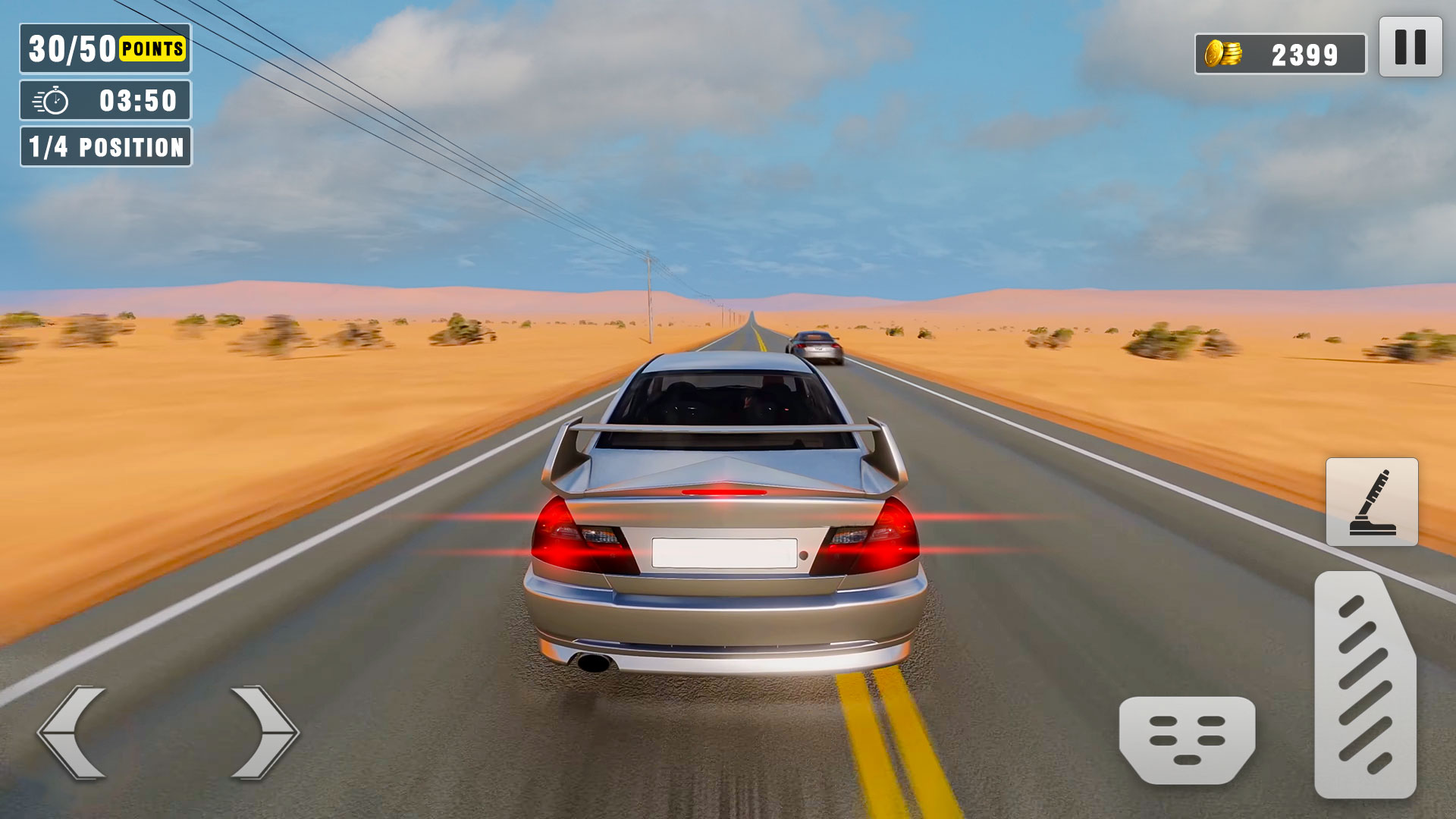Open the position indicator details
The height and width of the screenshot is (819, 1456).
point(105,146)
